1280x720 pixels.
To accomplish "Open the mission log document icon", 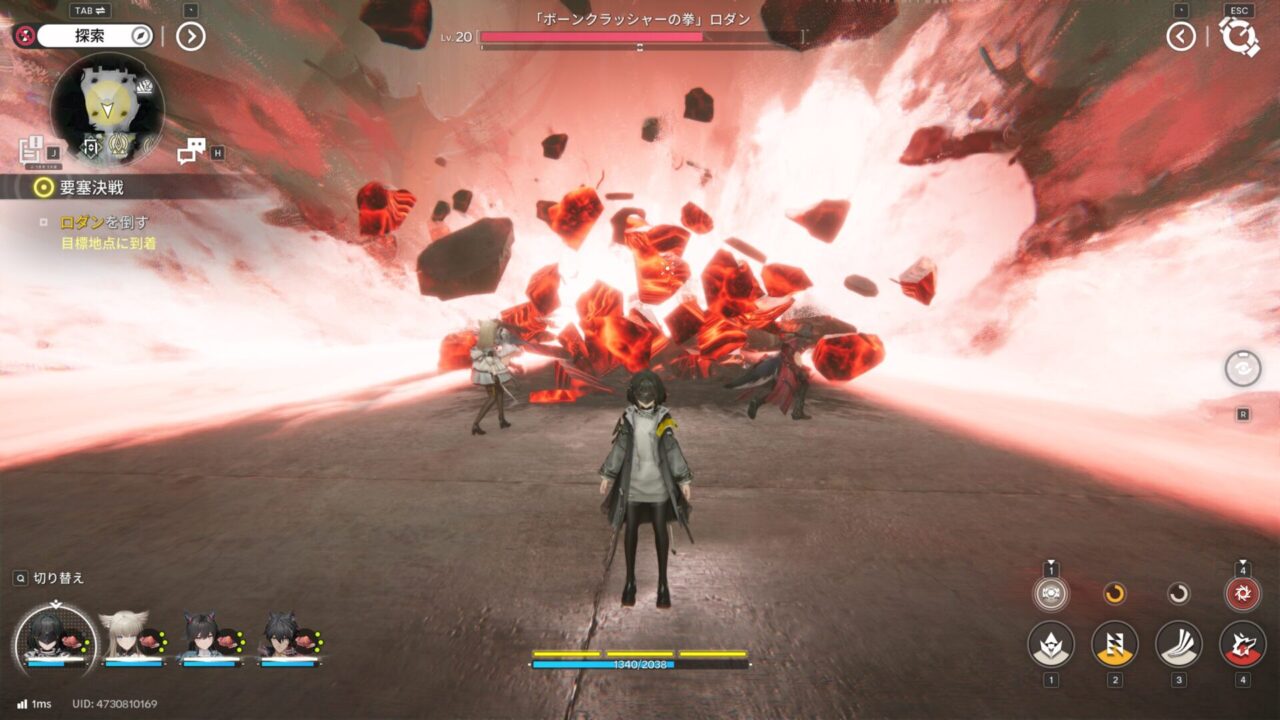I will coord(31,151).
